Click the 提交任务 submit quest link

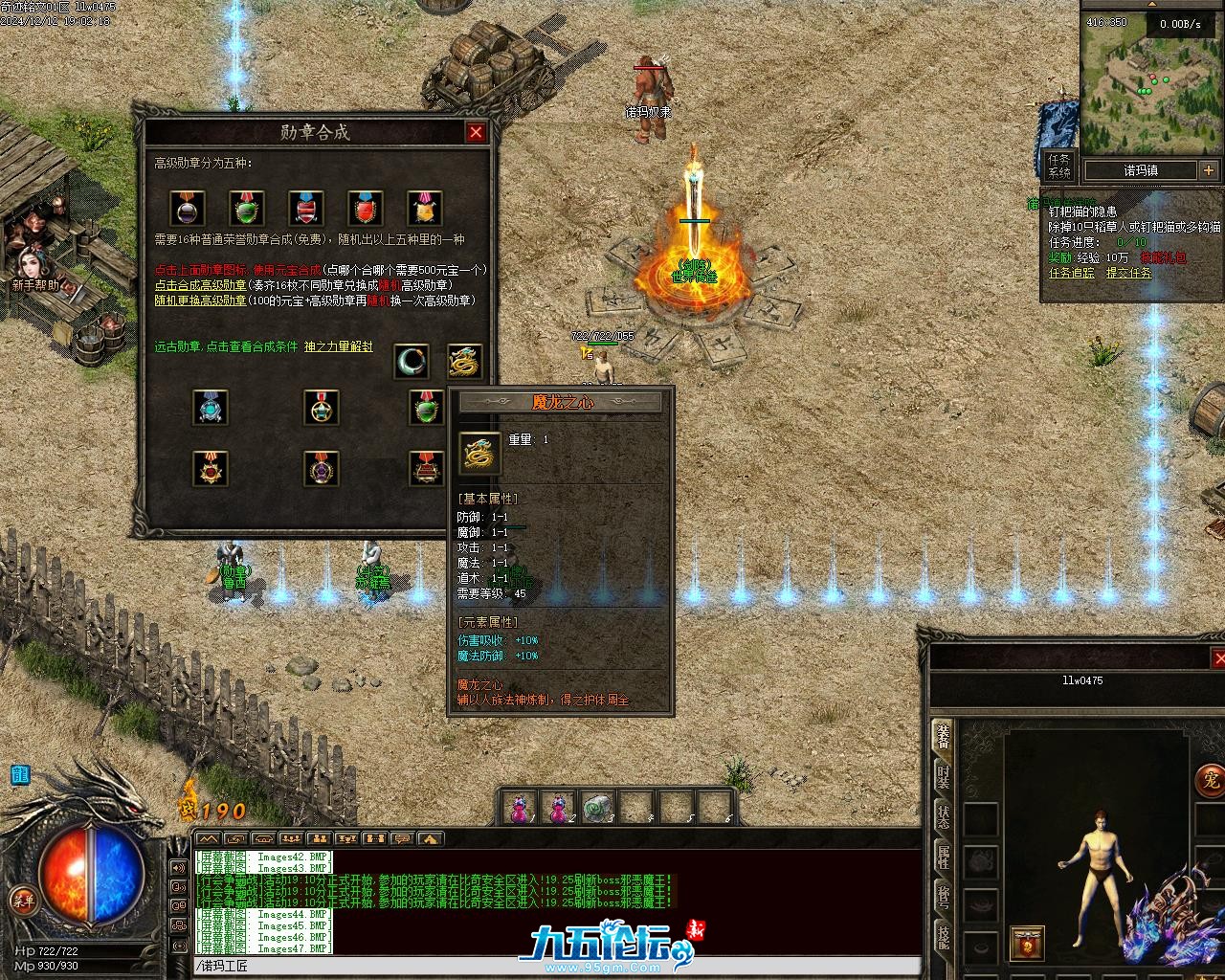[x=1129, y=273]
